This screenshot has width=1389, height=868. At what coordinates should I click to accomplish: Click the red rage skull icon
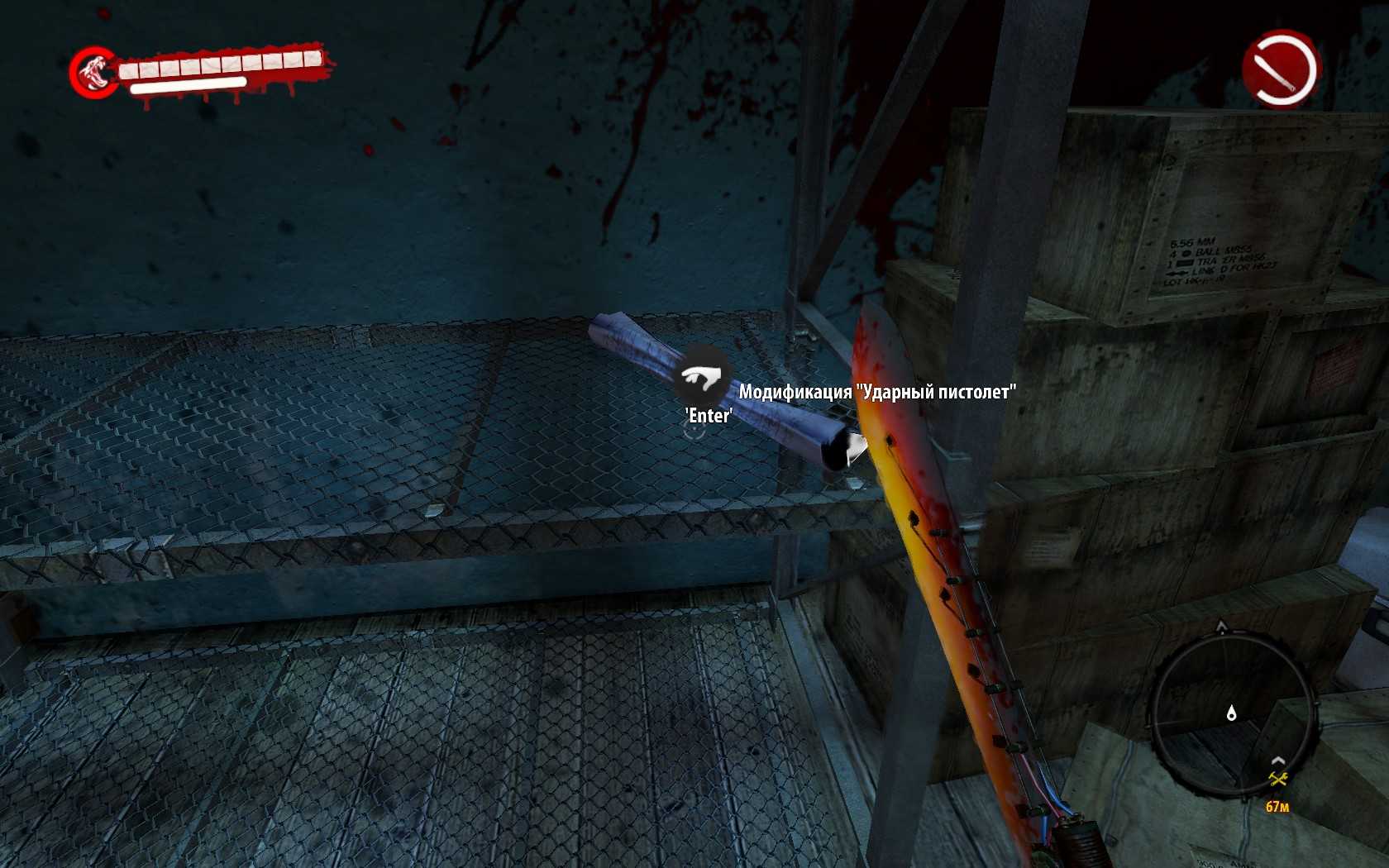(x=93, y=72)
